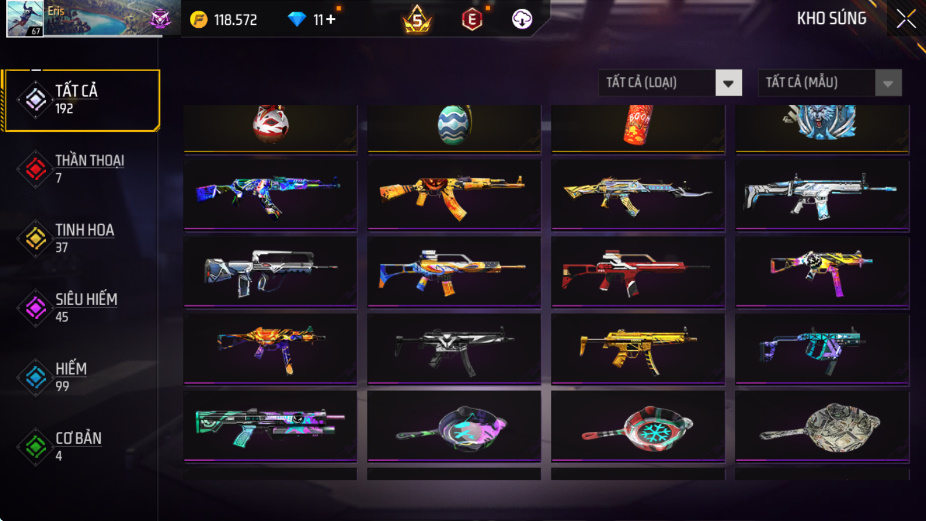Choose the red rifle skin
Viewport: 926px width, 521px height.
(638, 270)
